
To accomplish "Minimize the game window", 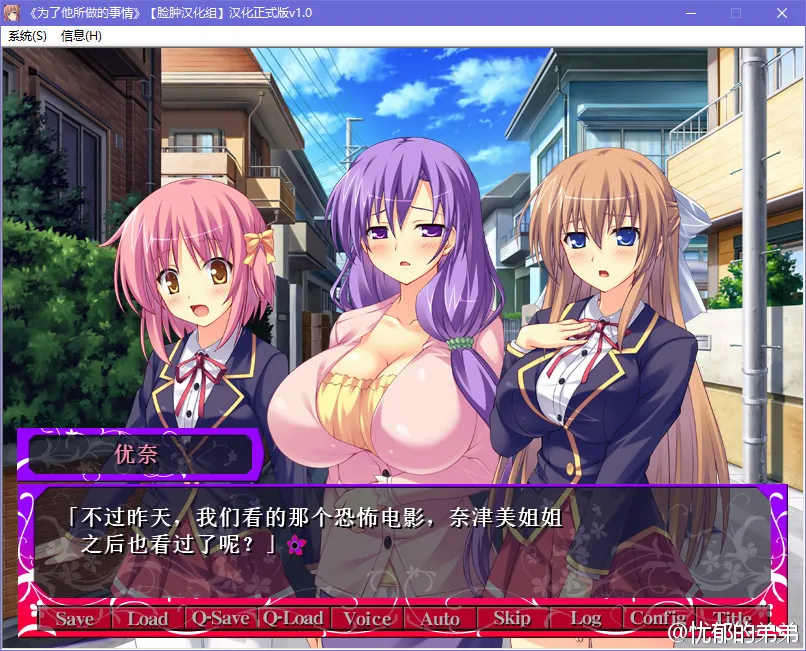I will pos(689,13).
